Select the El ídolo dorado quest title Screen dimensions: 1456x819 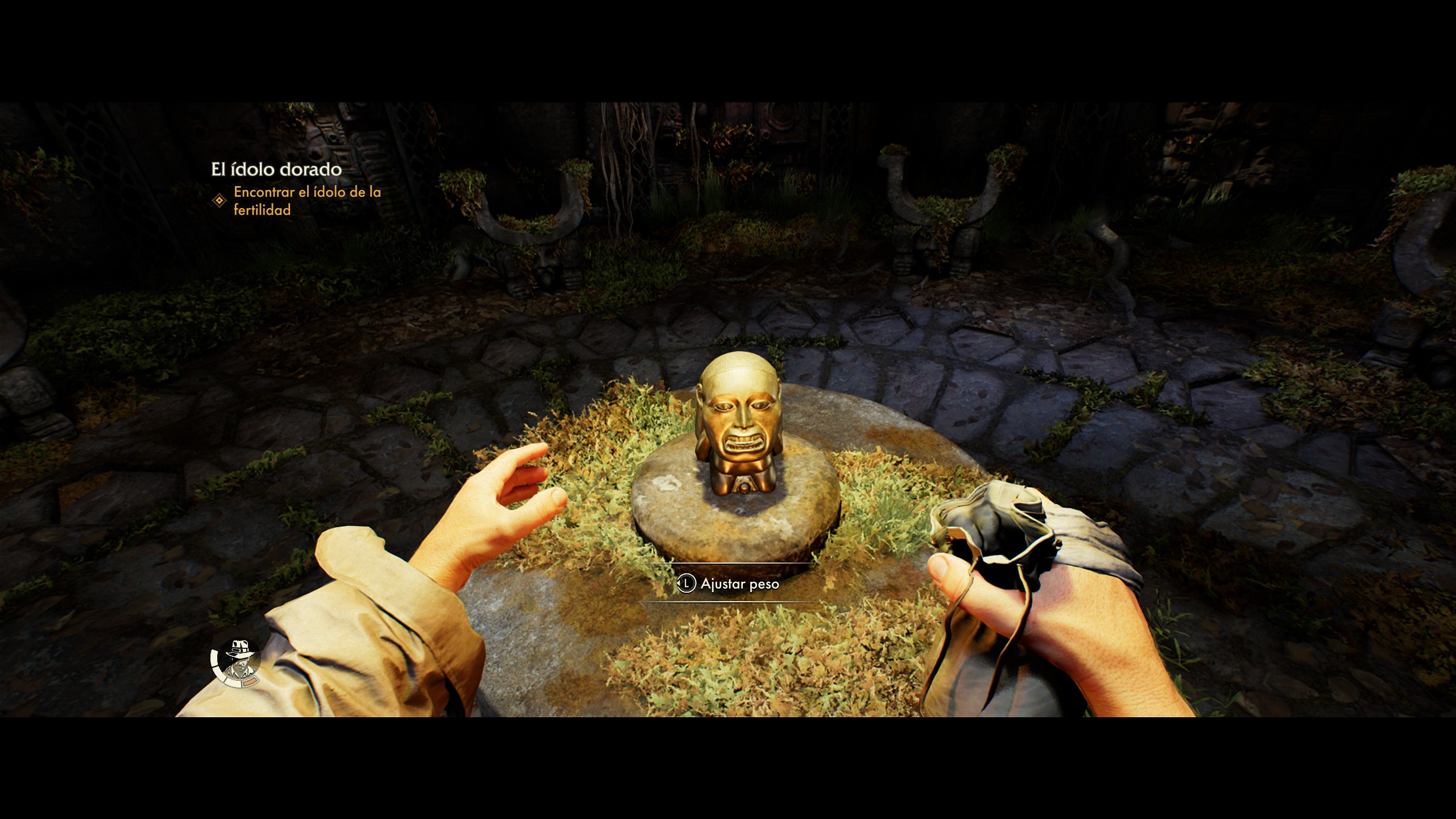click(276, 169)
